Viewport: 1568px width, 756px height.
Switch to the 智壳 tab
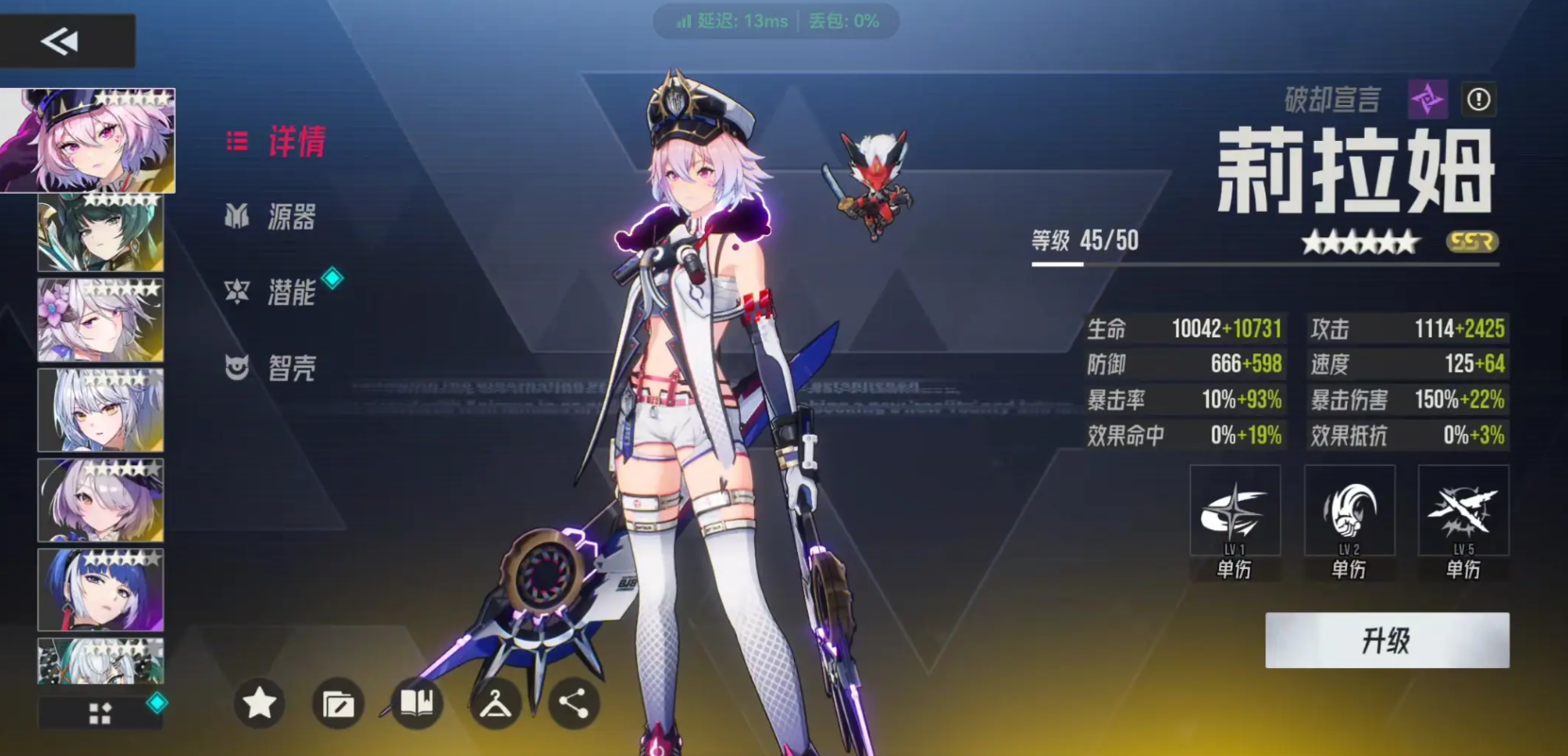[x=272, y=368]
